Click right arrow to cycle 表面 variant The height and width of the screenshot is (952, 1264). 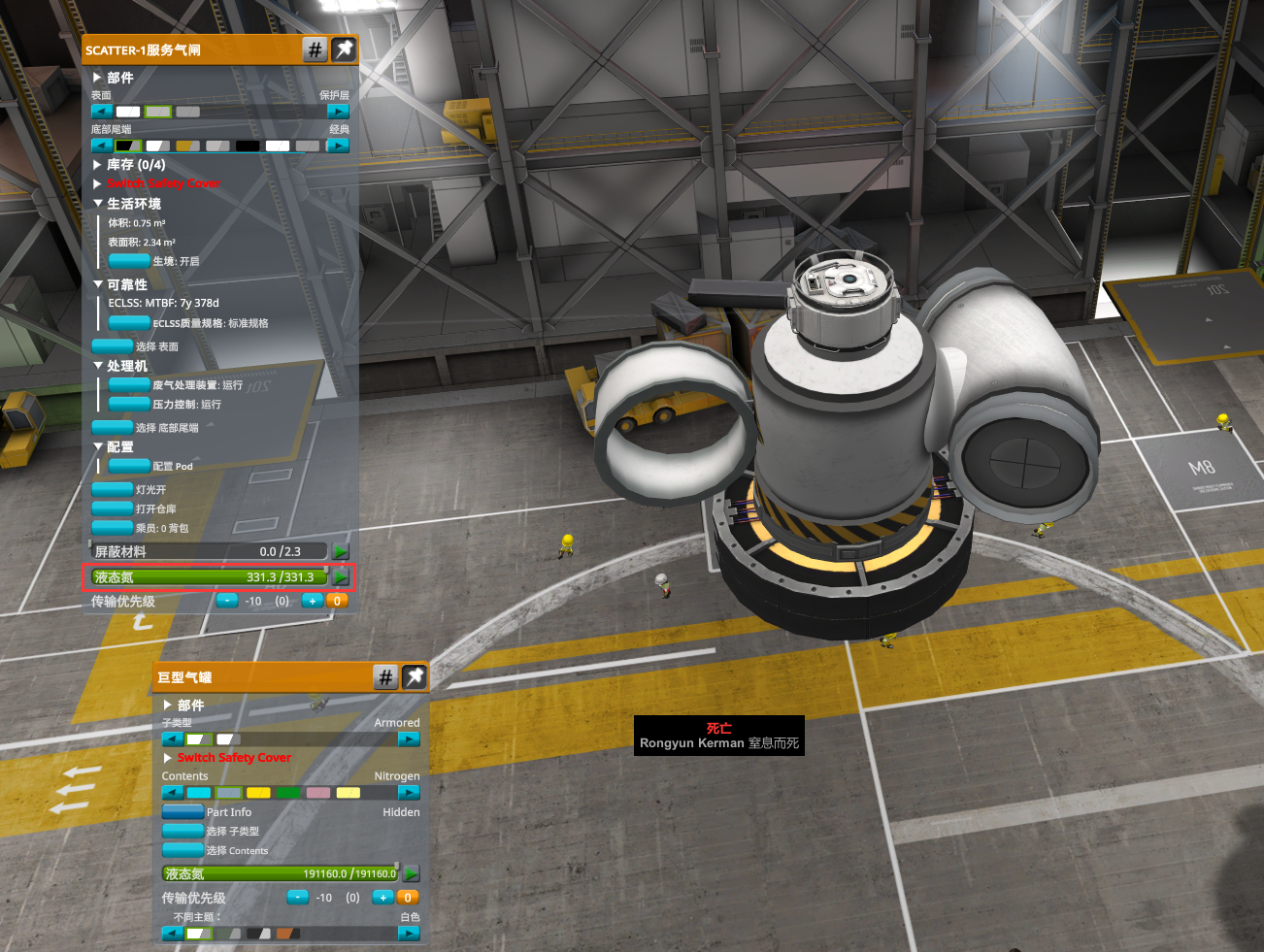[x=340, y=111]
